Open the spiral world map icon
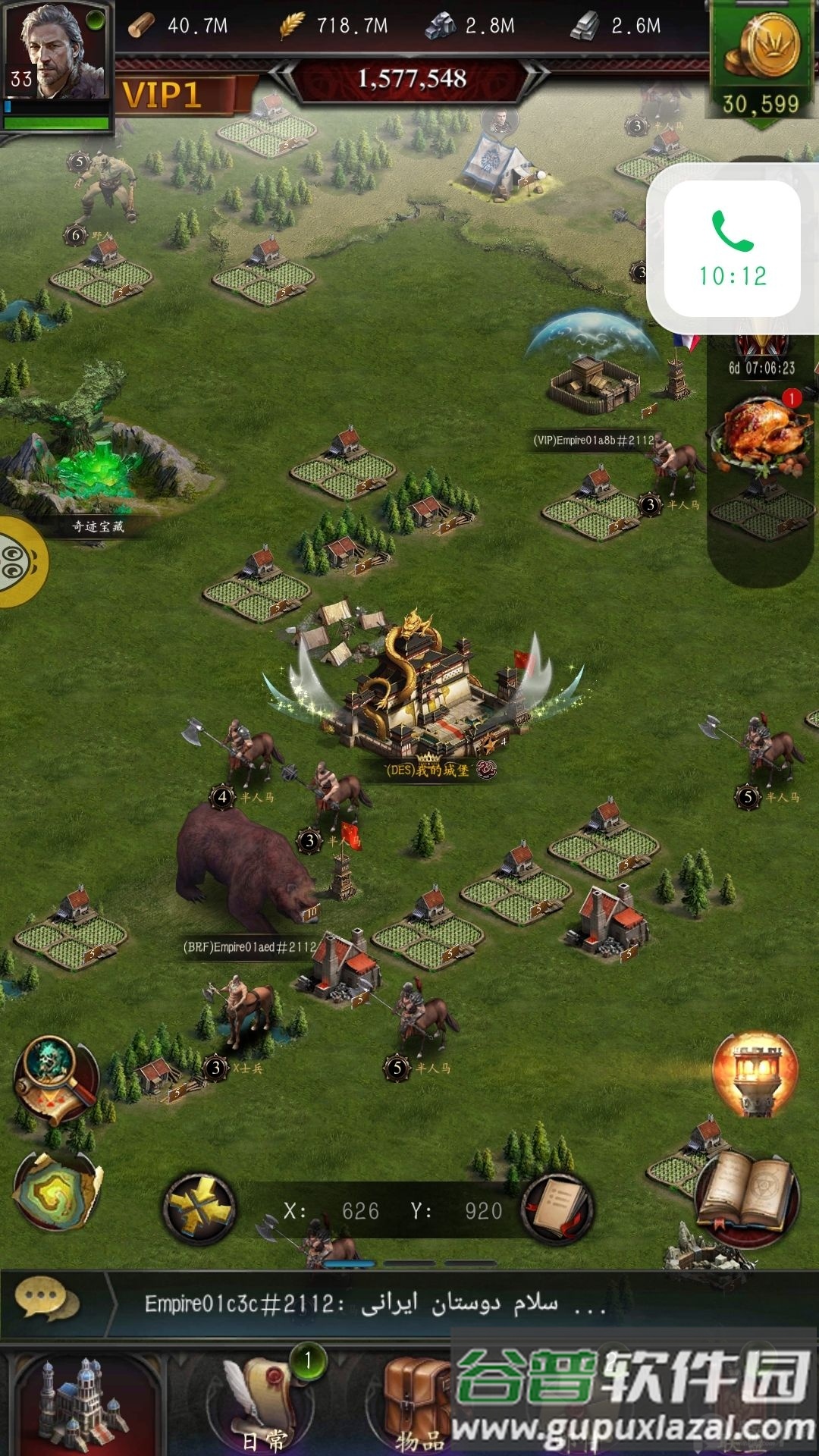The image size is (819, 1456). coord(56,1192)
